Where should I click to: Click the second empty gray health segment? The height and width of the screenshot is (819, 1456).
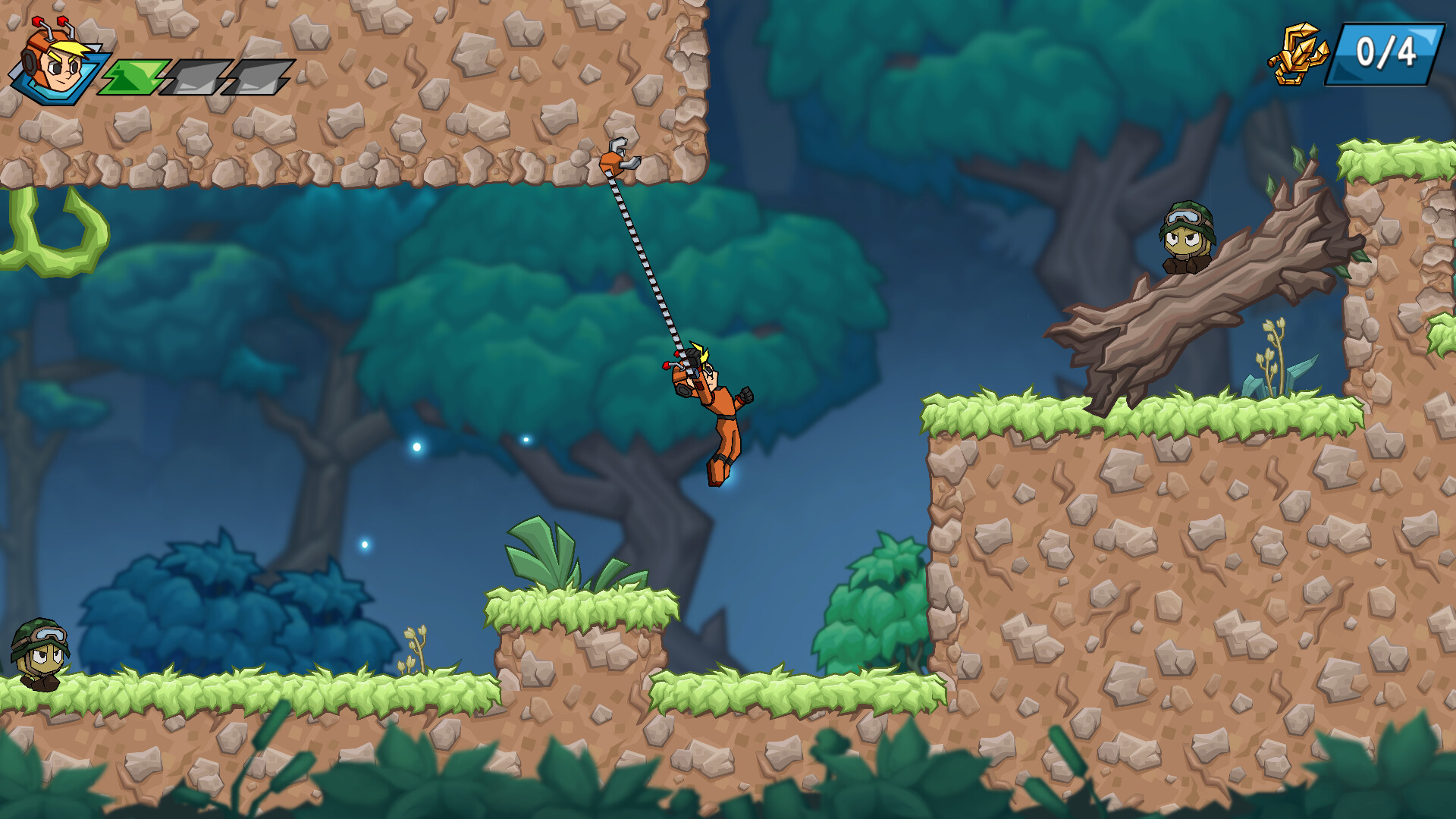[x=250, y=76]
